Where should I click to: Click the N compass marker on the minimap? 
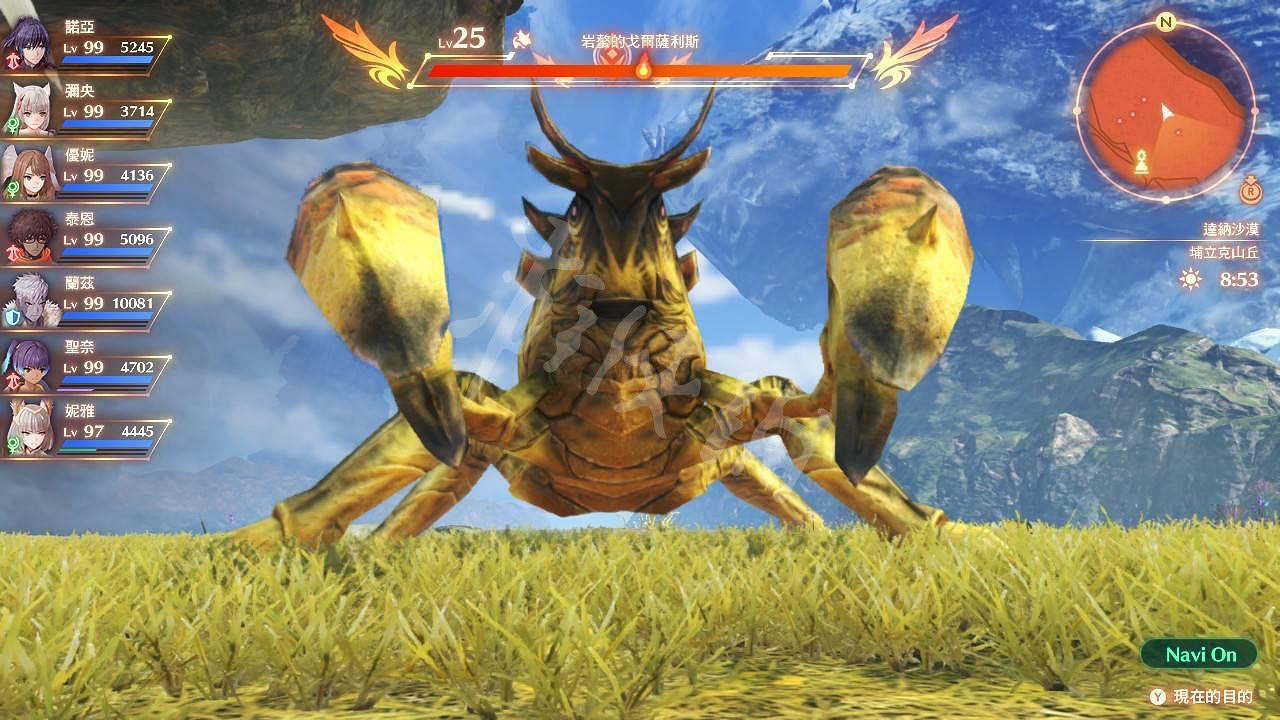(1166, 22)
